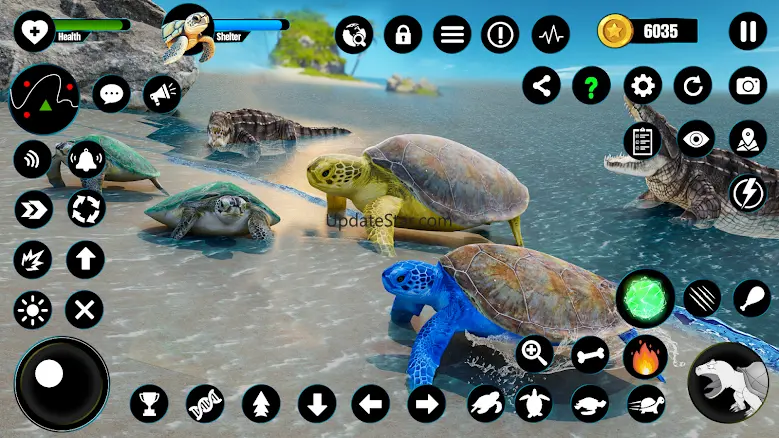Open the map location marker icon
This screenshot has height=438, width=779.
click(x=747, y=139)
